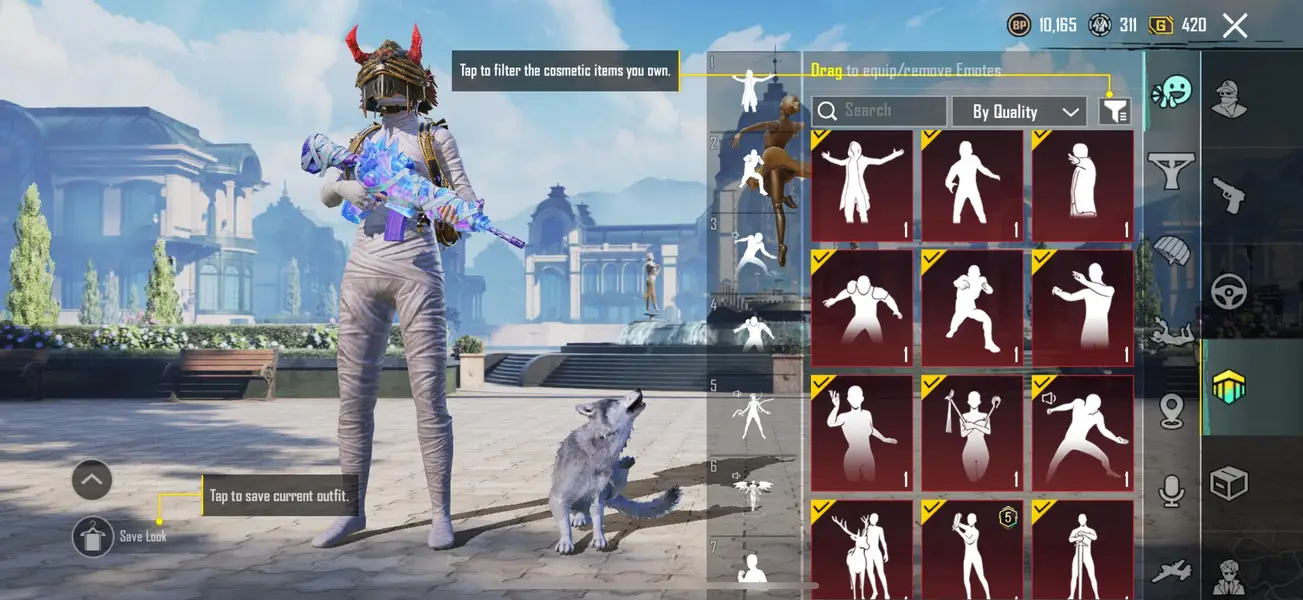Open the parachute cosmetics tab

[x=1171, y=250]
